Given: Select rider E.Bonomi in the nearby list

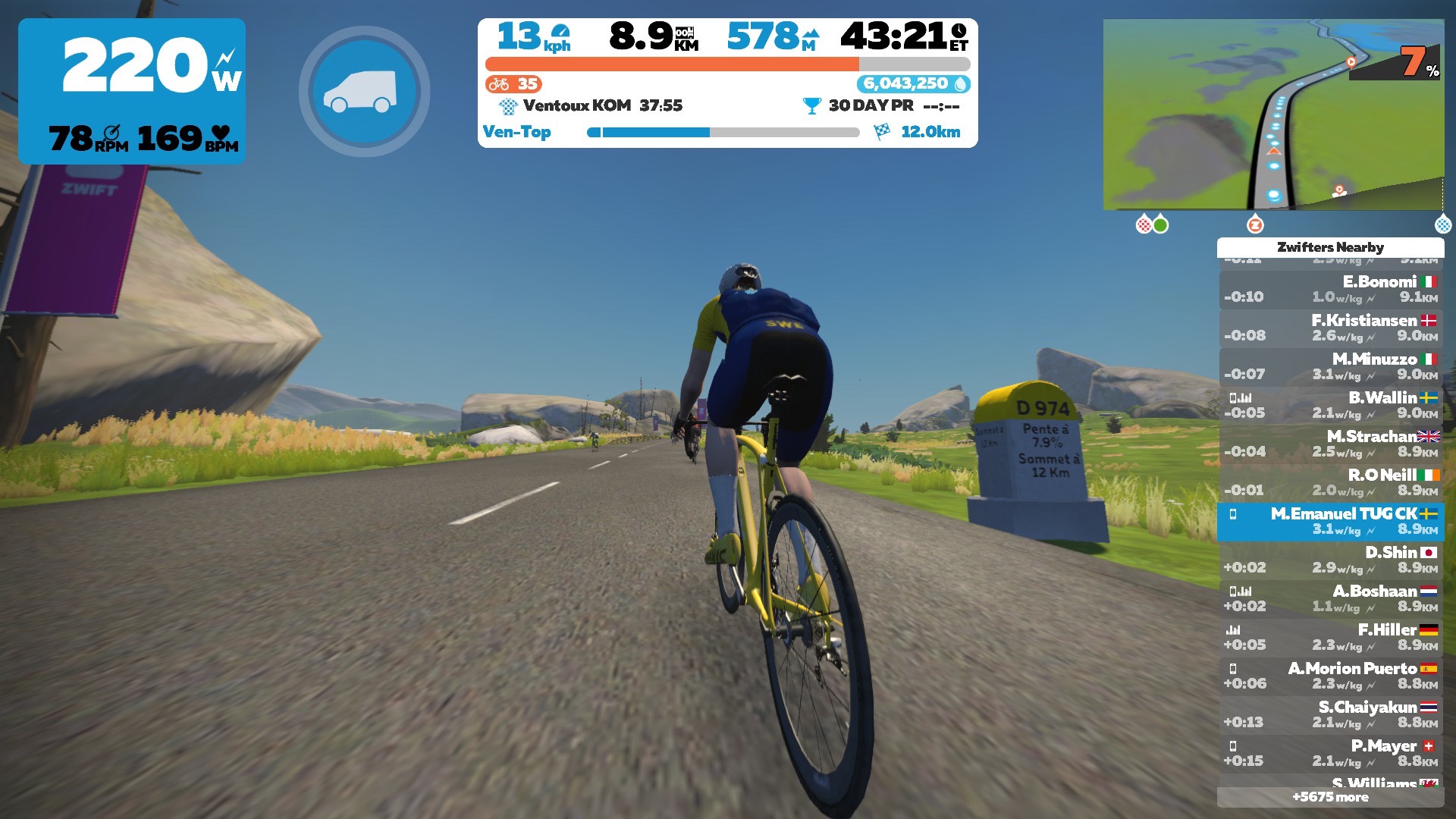Looking at the screenshot, I should pos(1330,290).
